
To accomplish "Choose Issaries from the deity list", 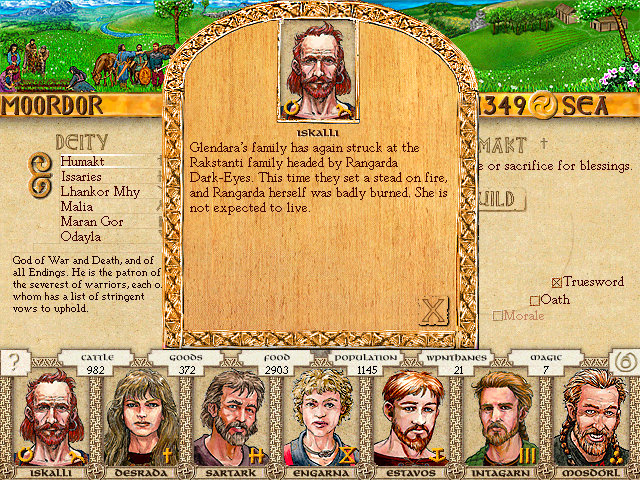I will tap(85, 176).
